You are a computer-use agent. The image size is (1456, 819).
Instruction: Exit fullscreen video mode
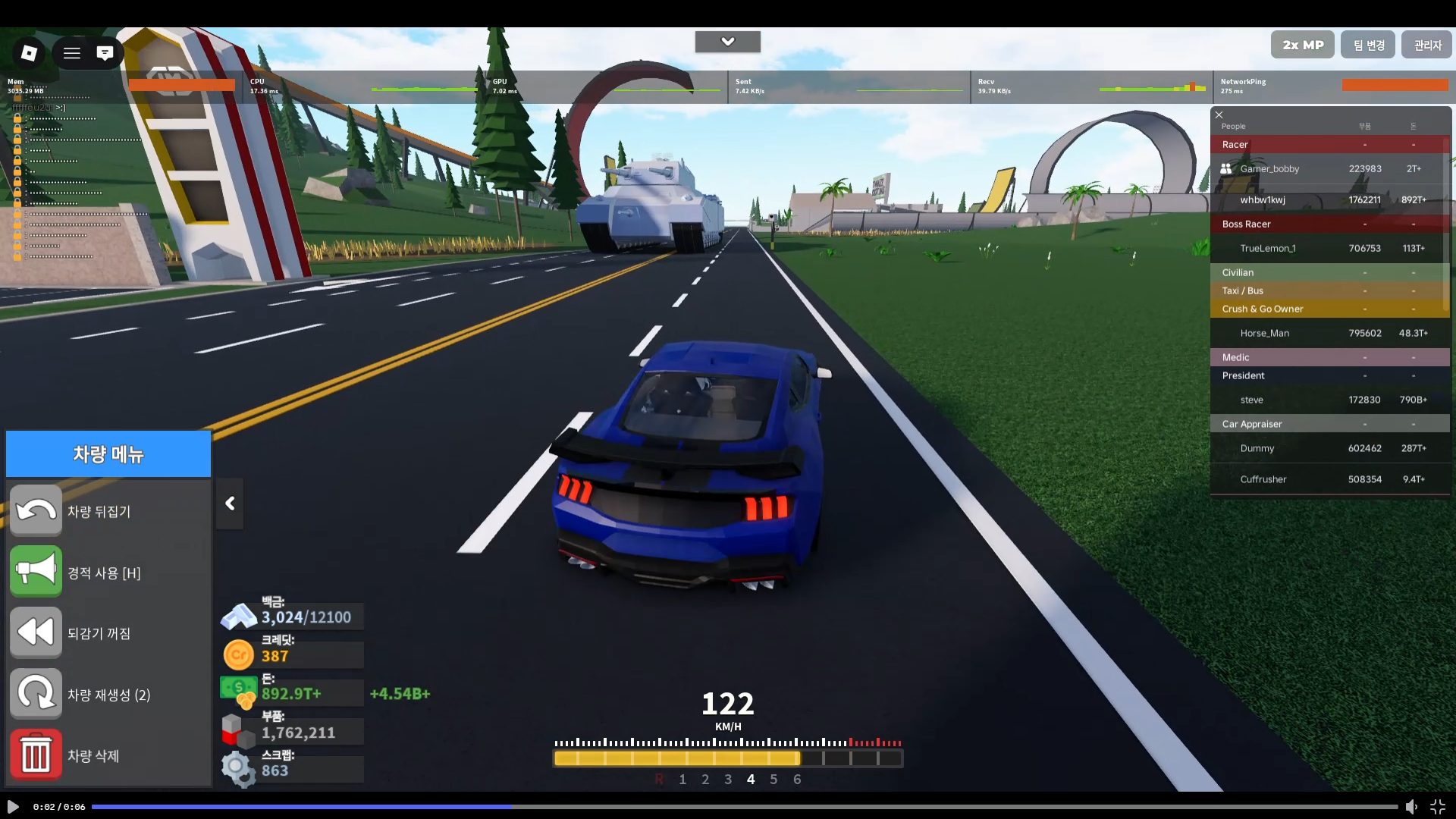[x=1437, y=807]
